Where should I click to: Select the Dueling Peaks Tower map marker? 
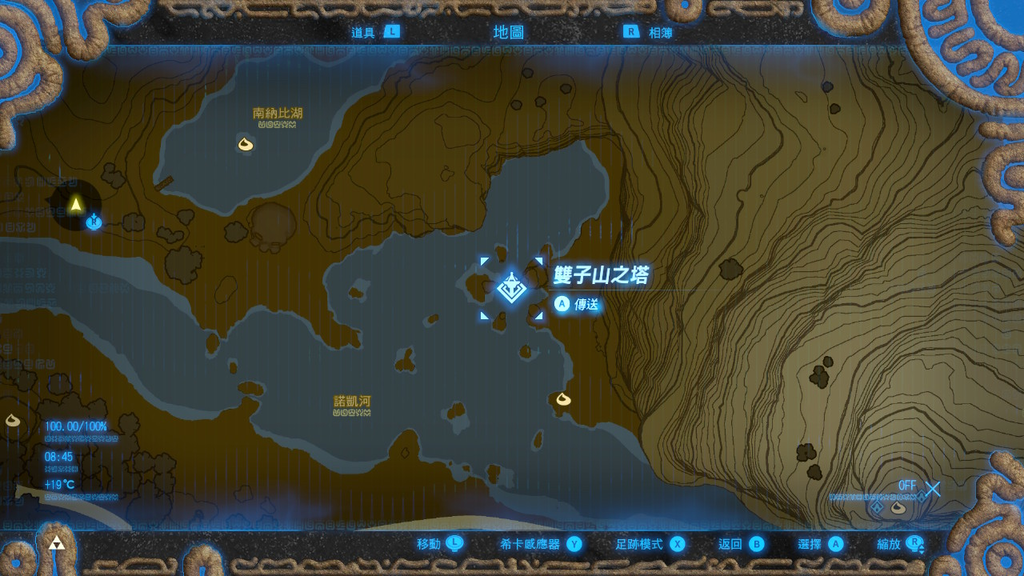click(510, 289)
